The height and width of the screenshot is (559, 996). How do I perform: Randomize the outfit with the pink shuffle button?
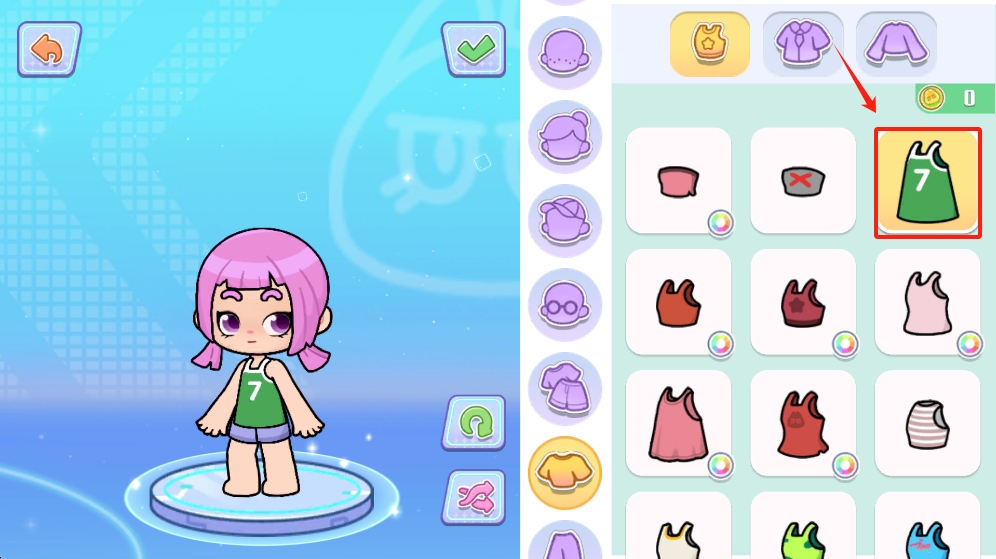[x=473, y=496]
